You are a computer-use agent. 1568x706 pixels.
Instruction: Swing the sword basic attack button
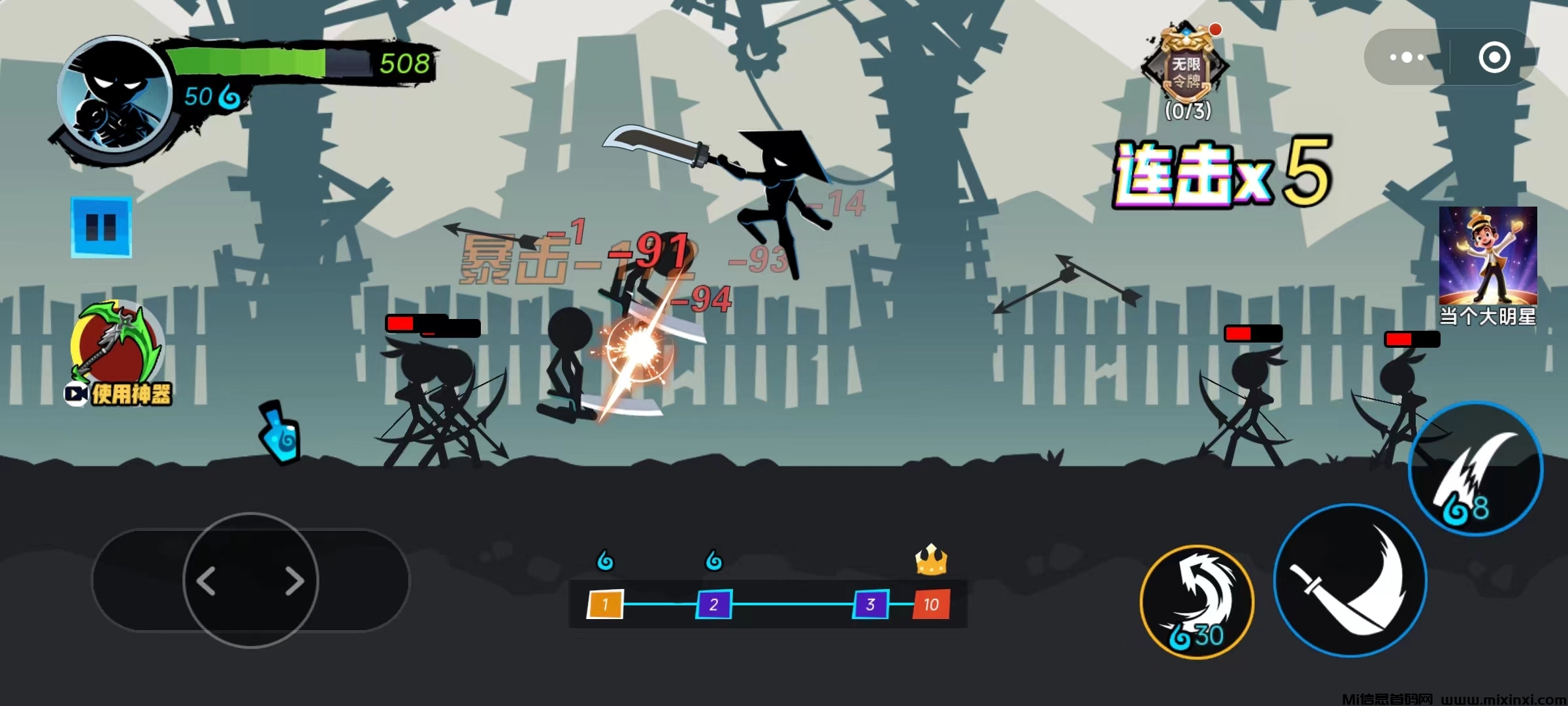[1350, 580]
